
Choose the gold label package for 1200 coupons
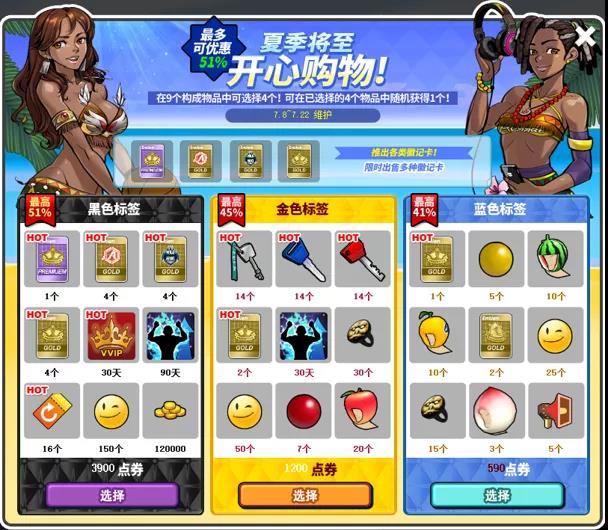(x=305, y=495)
